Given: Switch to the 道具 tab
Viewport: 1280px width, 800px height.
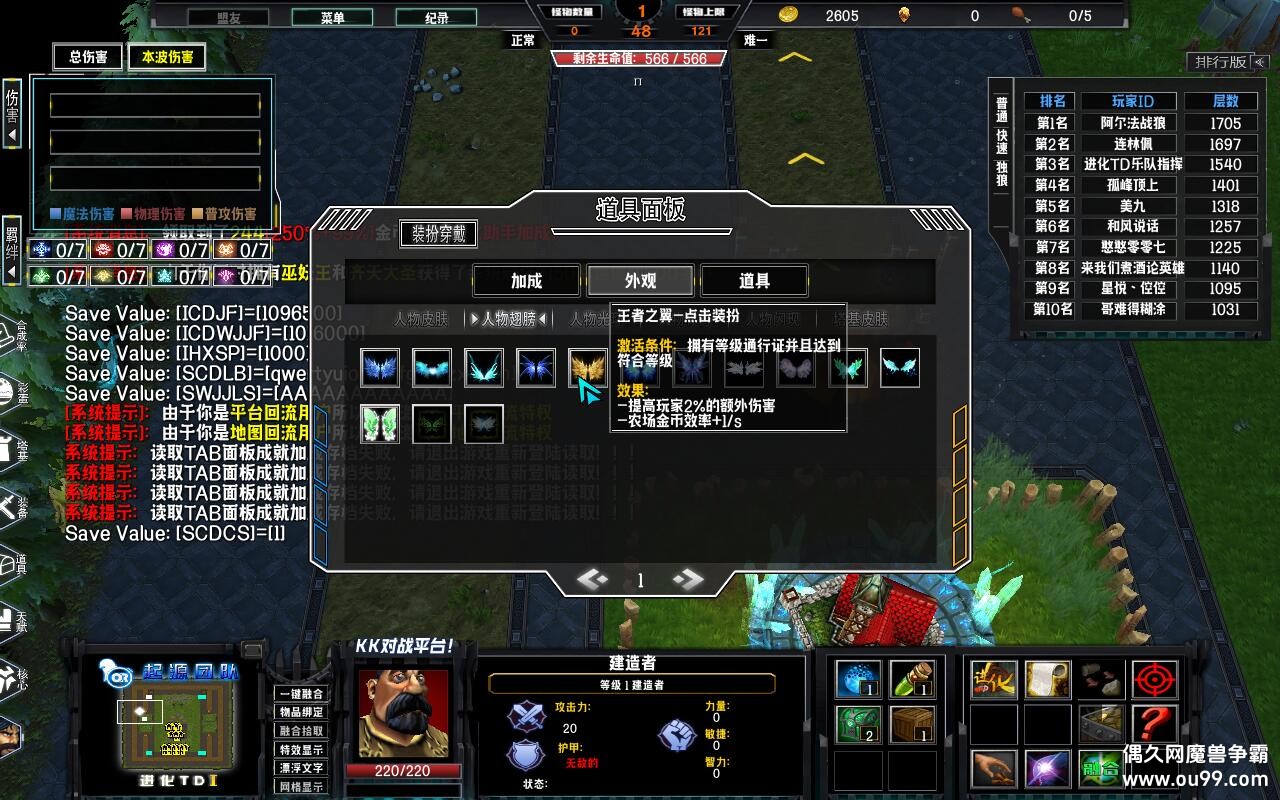Looking at the screenshot, I should [754, 281].
